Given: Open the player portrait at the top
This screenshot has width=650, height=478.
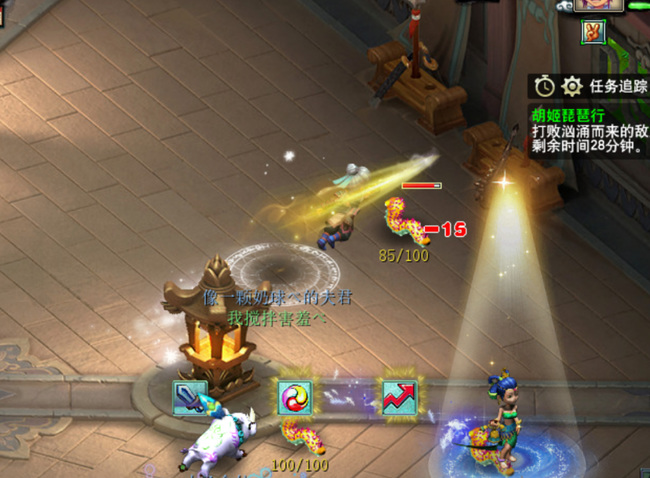Looking at the screenshot, I should [598, 5].
